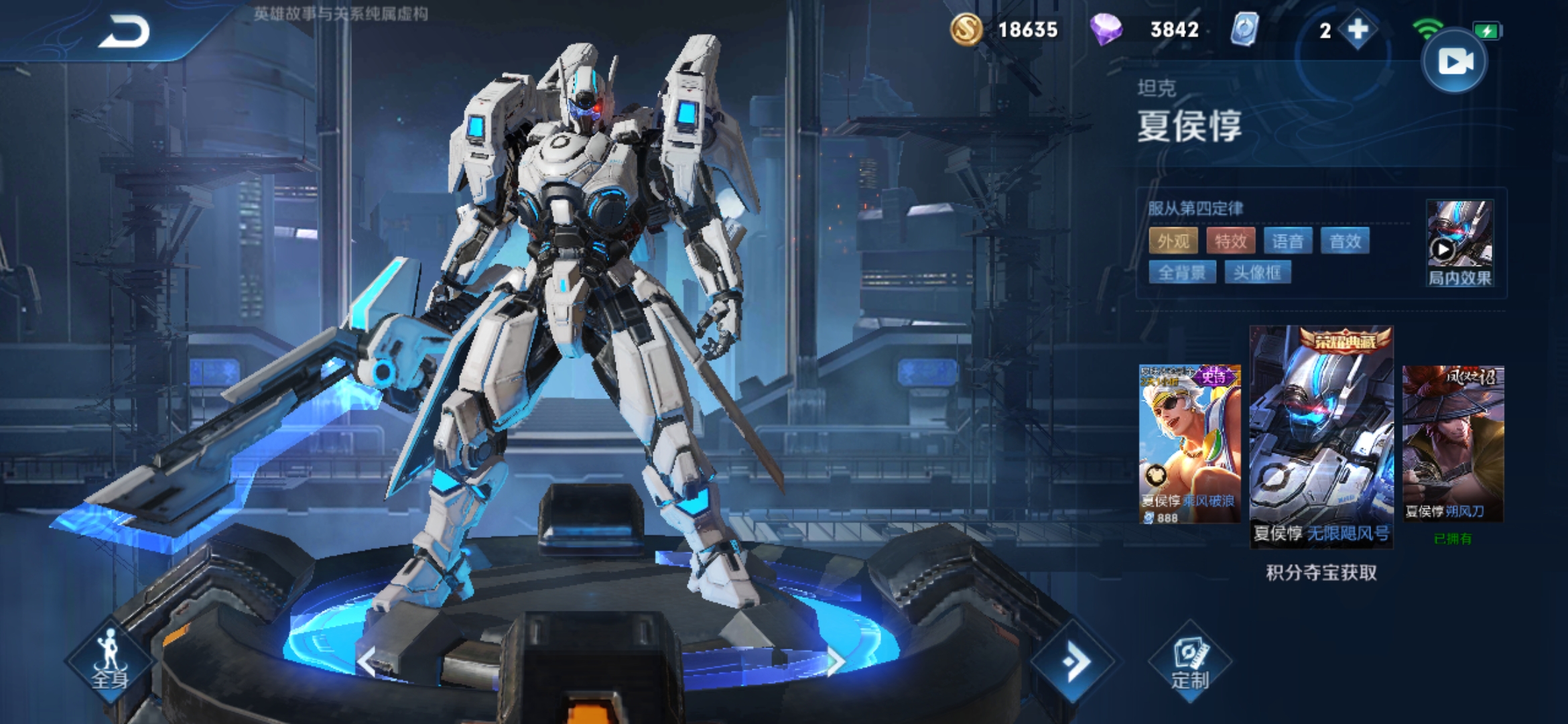Select the 外观 appearance tag
Image resolution: width=1568 pixels, height=724 pixels.
pos(1173,241)
